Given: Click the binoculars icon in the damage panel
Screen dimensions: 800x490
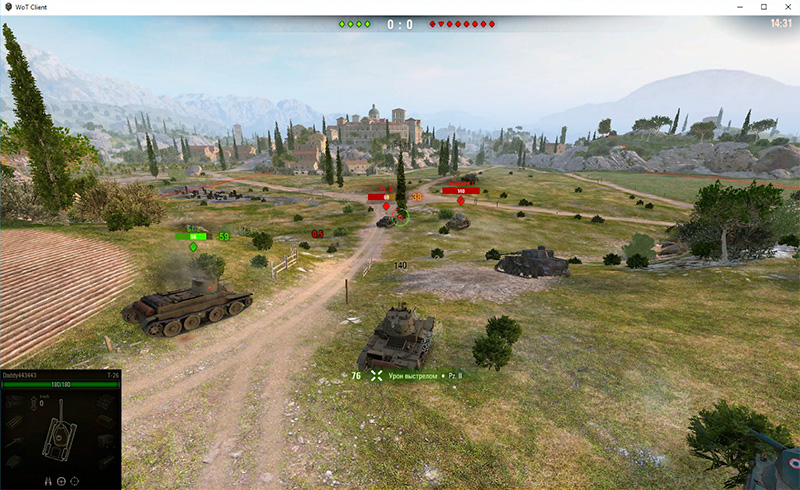Looking at the screenshot, I should pyautogui.click(x=46, y=481).
